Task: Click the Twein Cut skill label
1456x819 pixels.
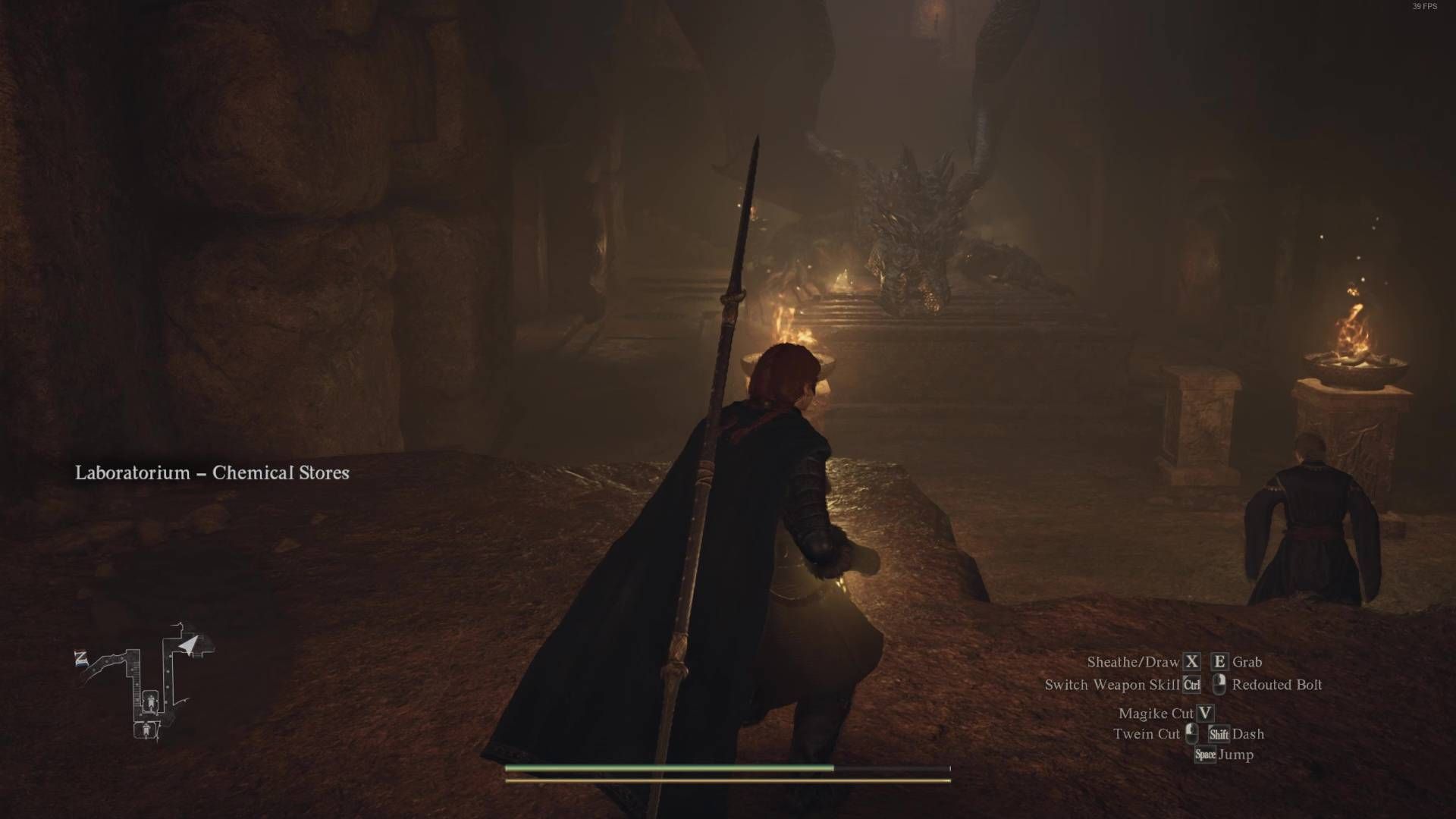Action: coord(1147,734)
